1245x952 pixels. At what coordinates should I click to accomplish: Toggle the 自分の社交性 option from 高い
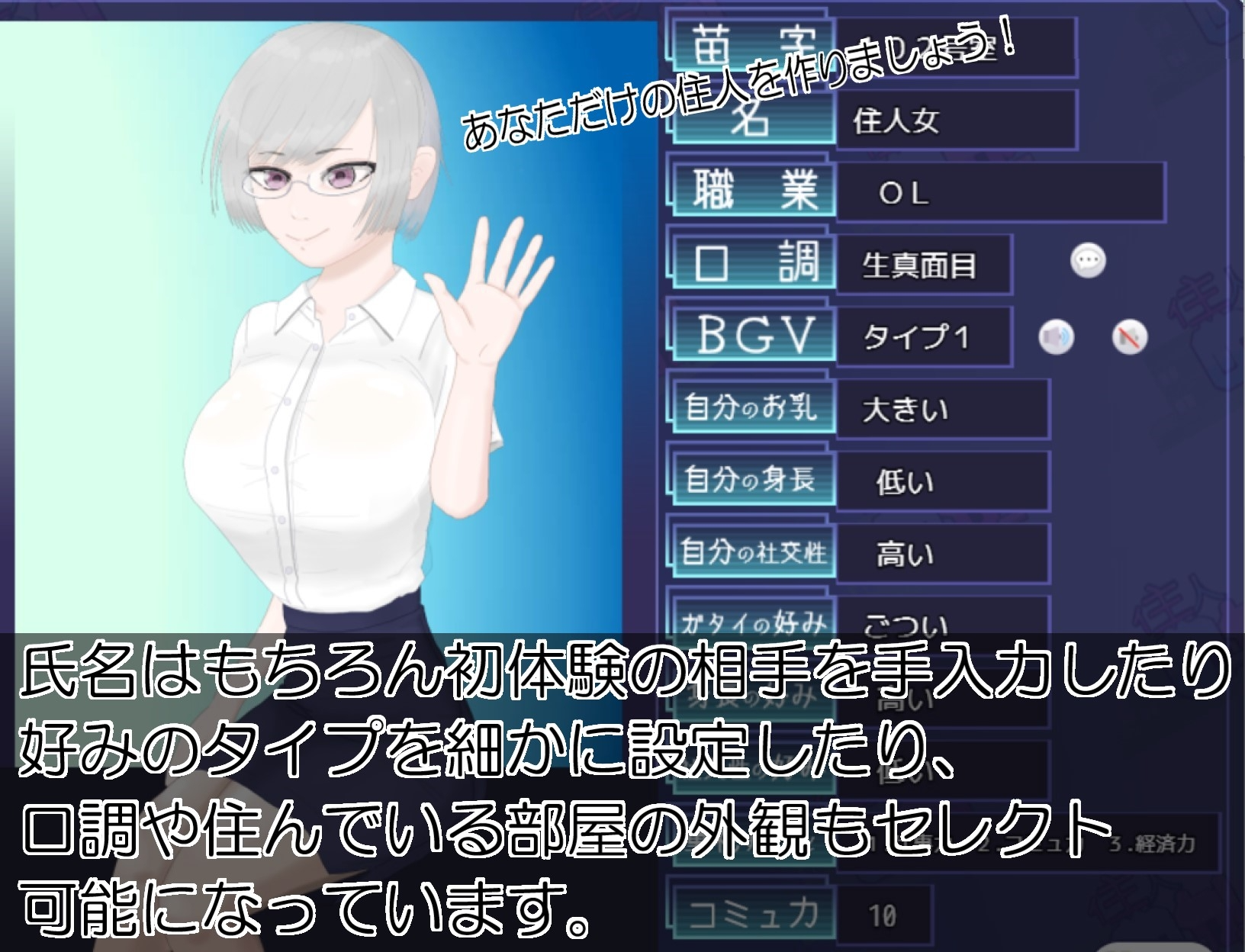click(942, 555)
